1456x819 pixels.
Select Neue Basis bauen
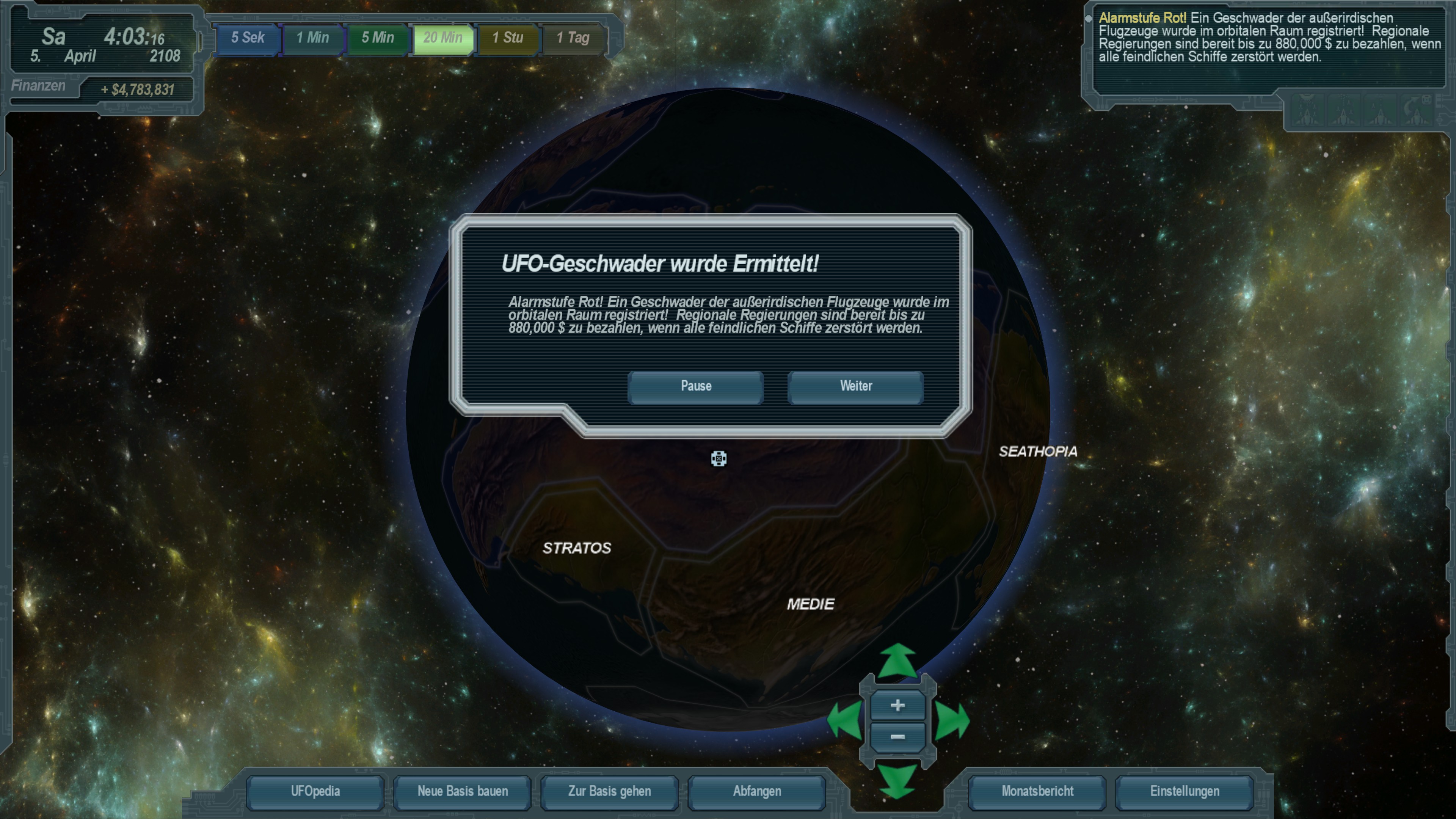[462, 791]
